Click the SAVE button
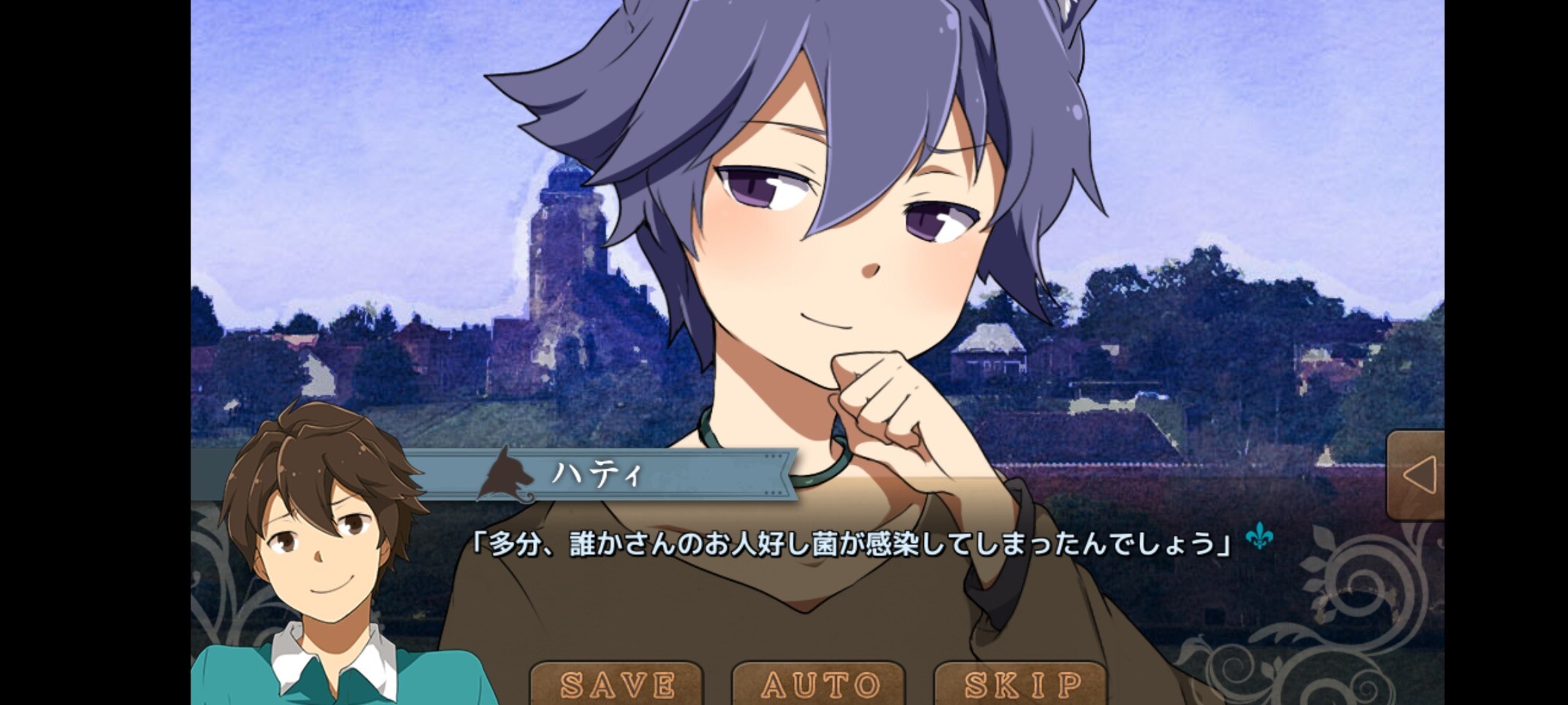1568x705 pixels. click(617, 685)
